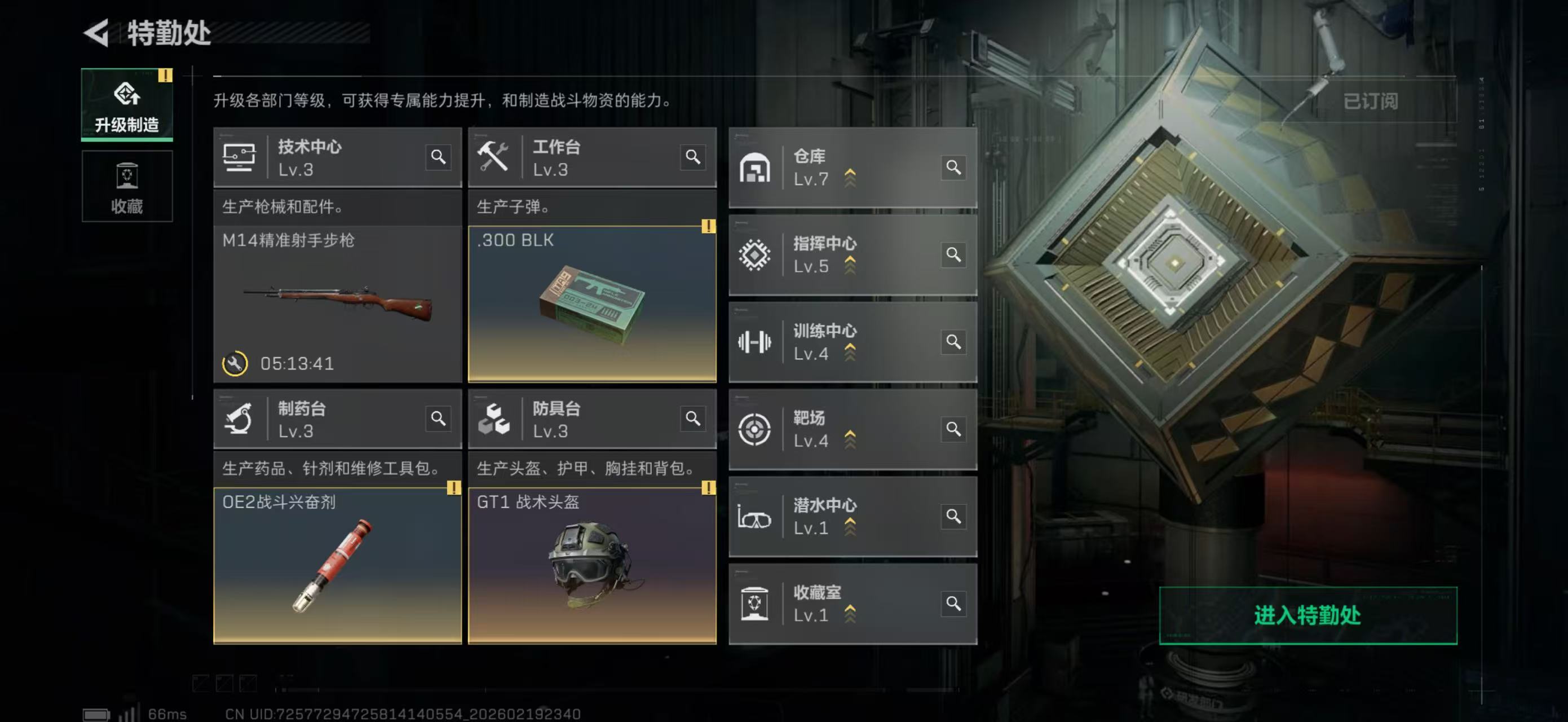1568x722 pixels.
Task: Select the 靶场 target icon
Action: (x=755, y=429)
